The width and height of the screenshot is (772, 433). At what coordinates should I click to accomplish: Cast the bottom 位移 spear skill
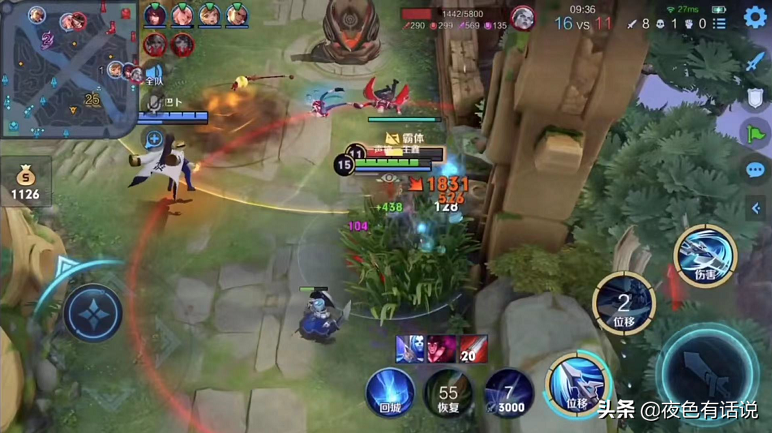tap(577, 384)
